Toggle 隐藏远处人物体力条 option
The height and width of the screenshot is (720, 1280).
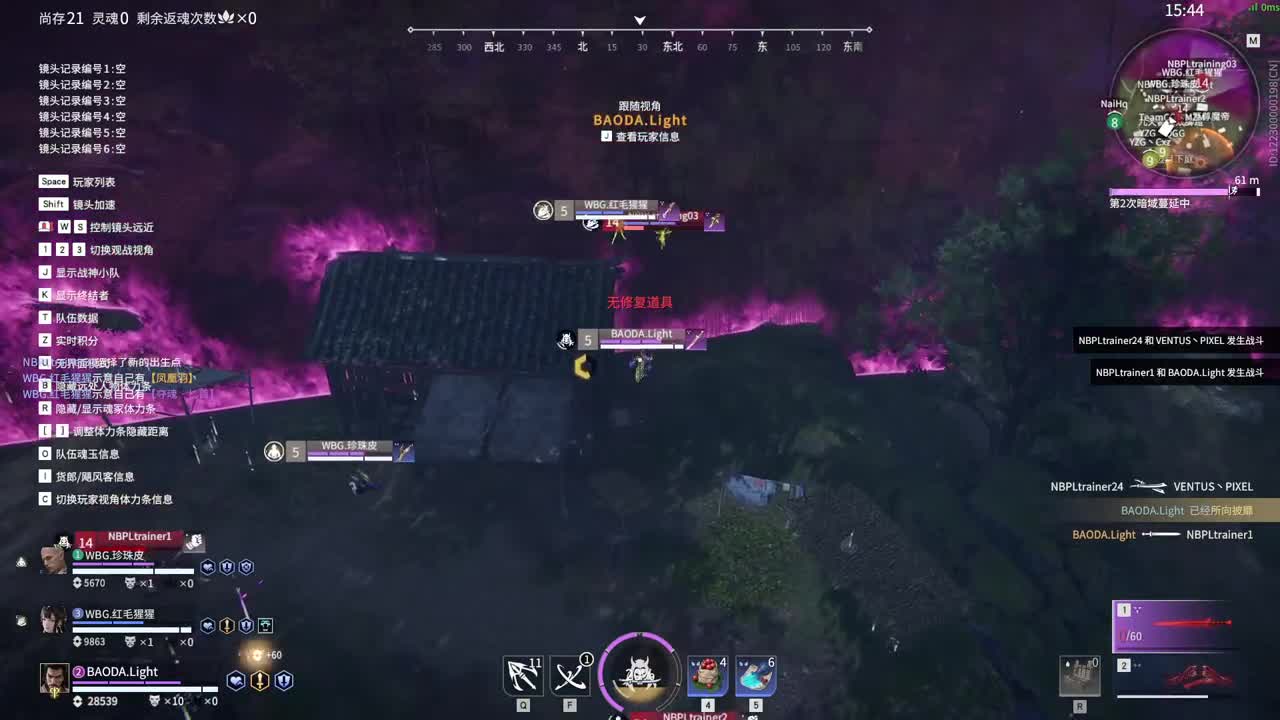80,385
